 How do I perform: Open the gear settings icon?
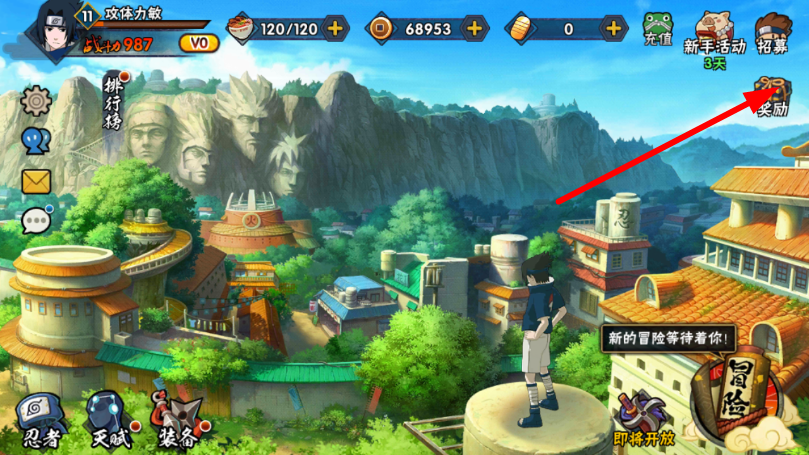point(36,100)
